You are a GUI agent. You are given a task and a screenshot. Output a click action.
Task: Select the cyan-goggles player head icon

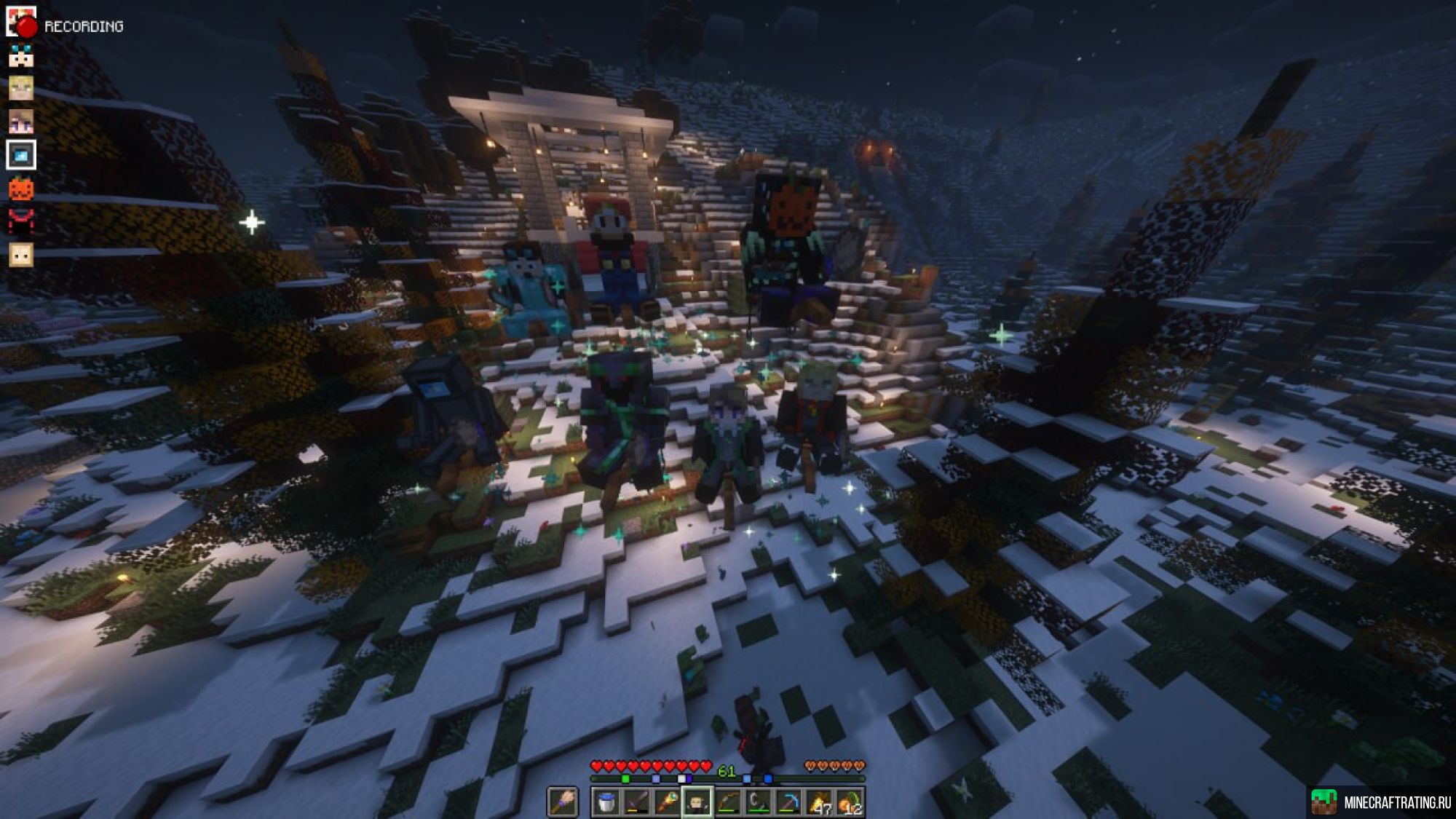pos(21,55)
